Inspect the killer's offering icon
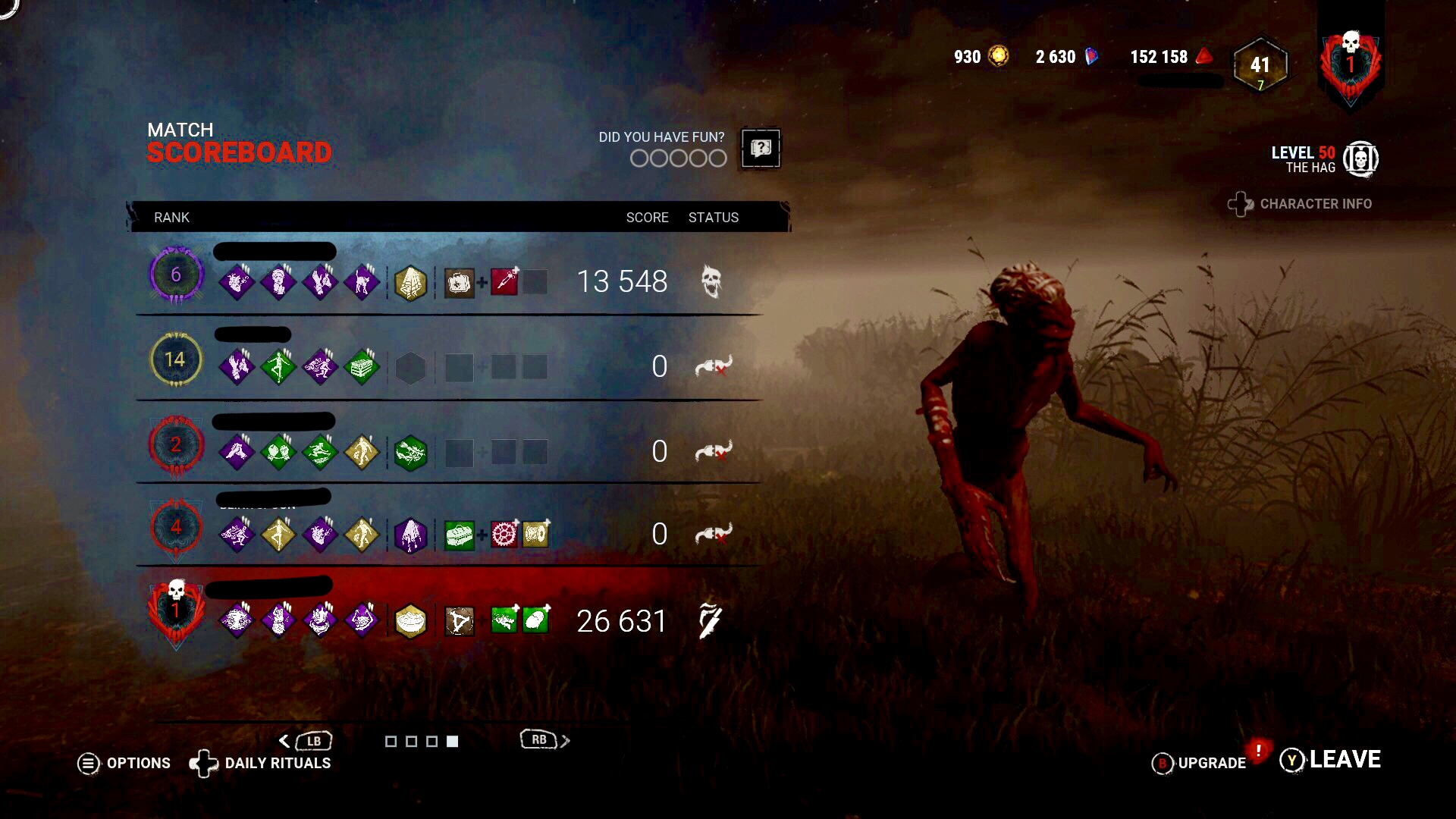This screenshot has width=1456, height=819. point(410,620)
